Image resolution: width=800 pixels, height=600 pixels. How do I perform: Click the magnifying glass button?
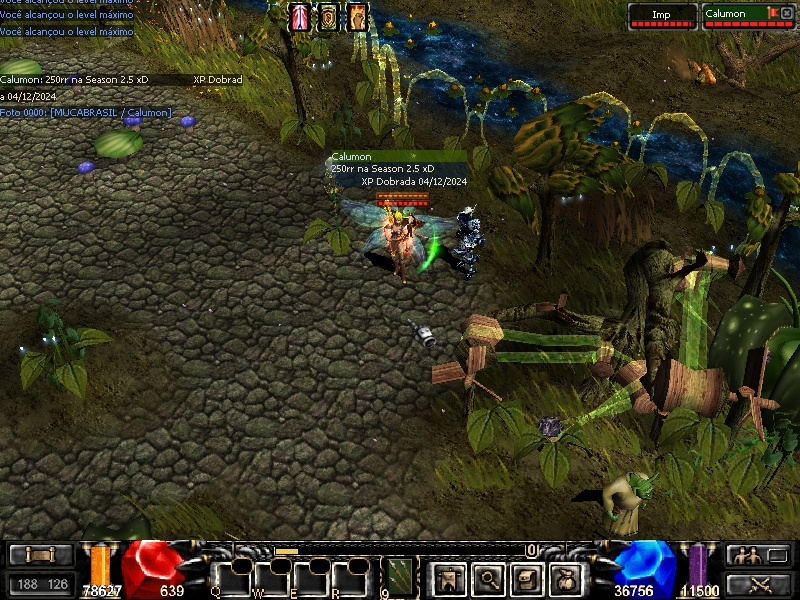[x=488, y=577]
